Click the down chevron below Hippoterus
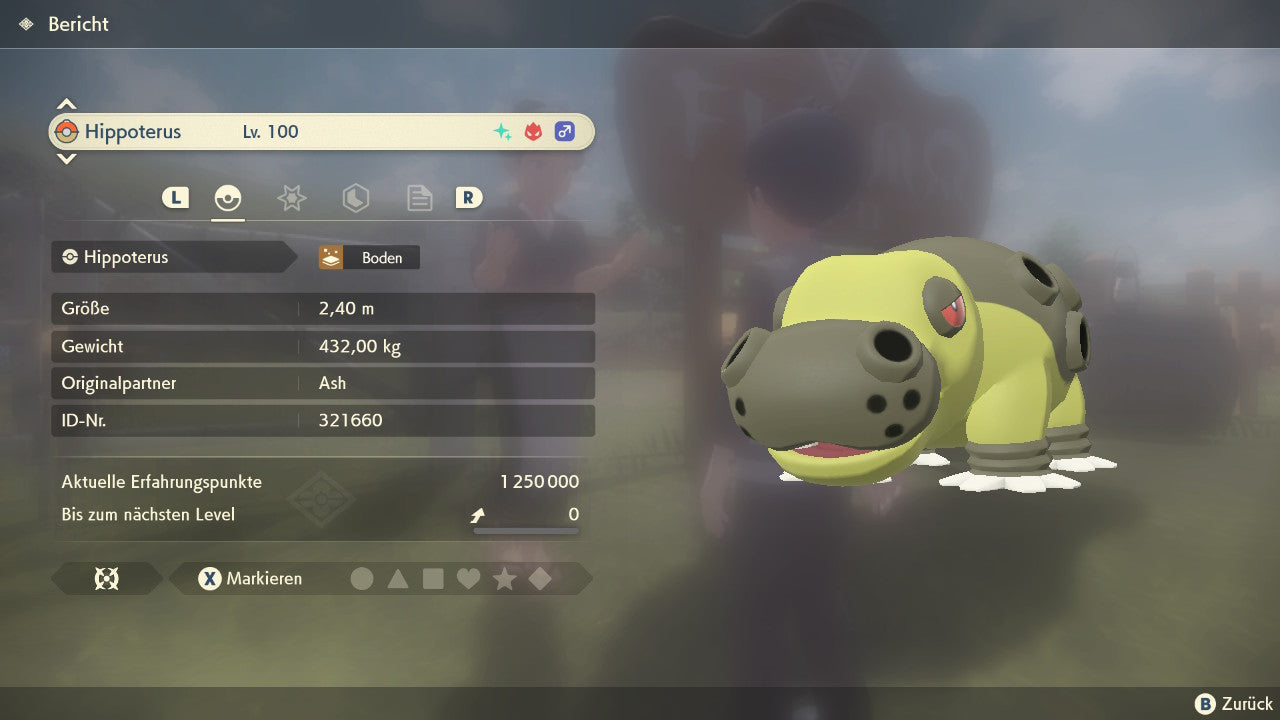Image resolution: width=1280 pixels, height=720 pixels. point(66,158)
